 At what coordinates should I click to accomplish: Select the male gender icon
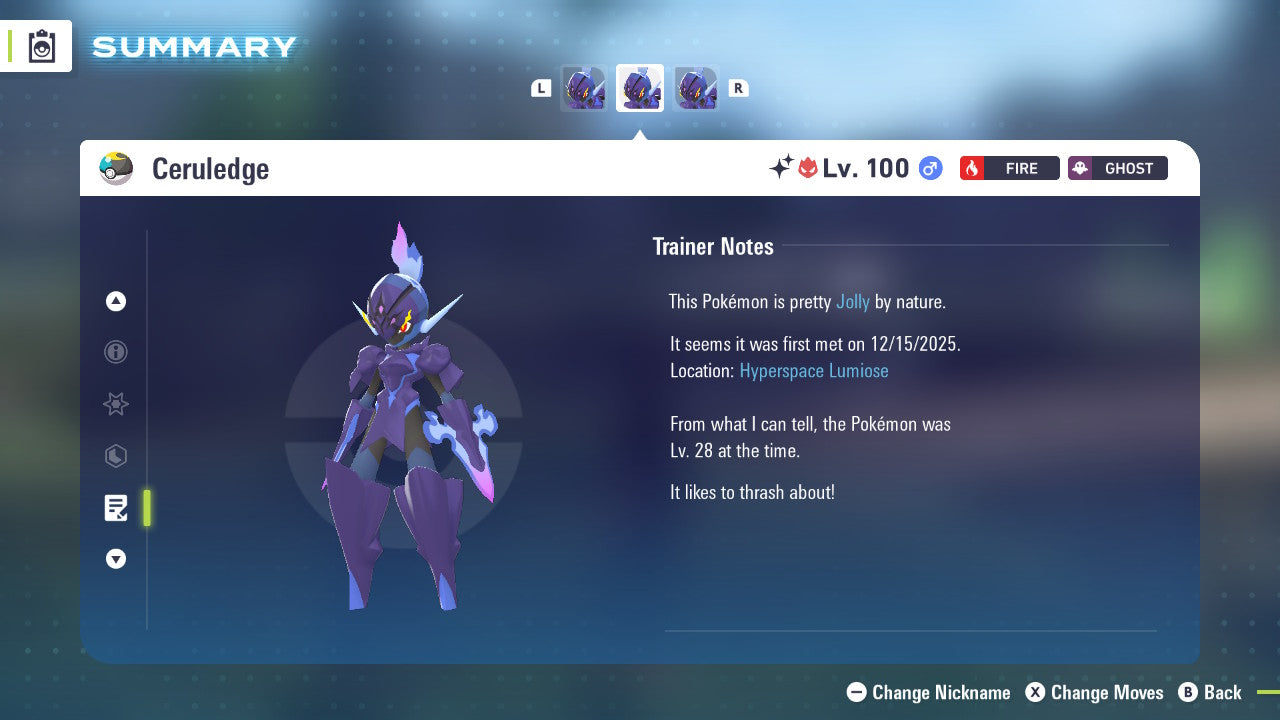point(929,168)
